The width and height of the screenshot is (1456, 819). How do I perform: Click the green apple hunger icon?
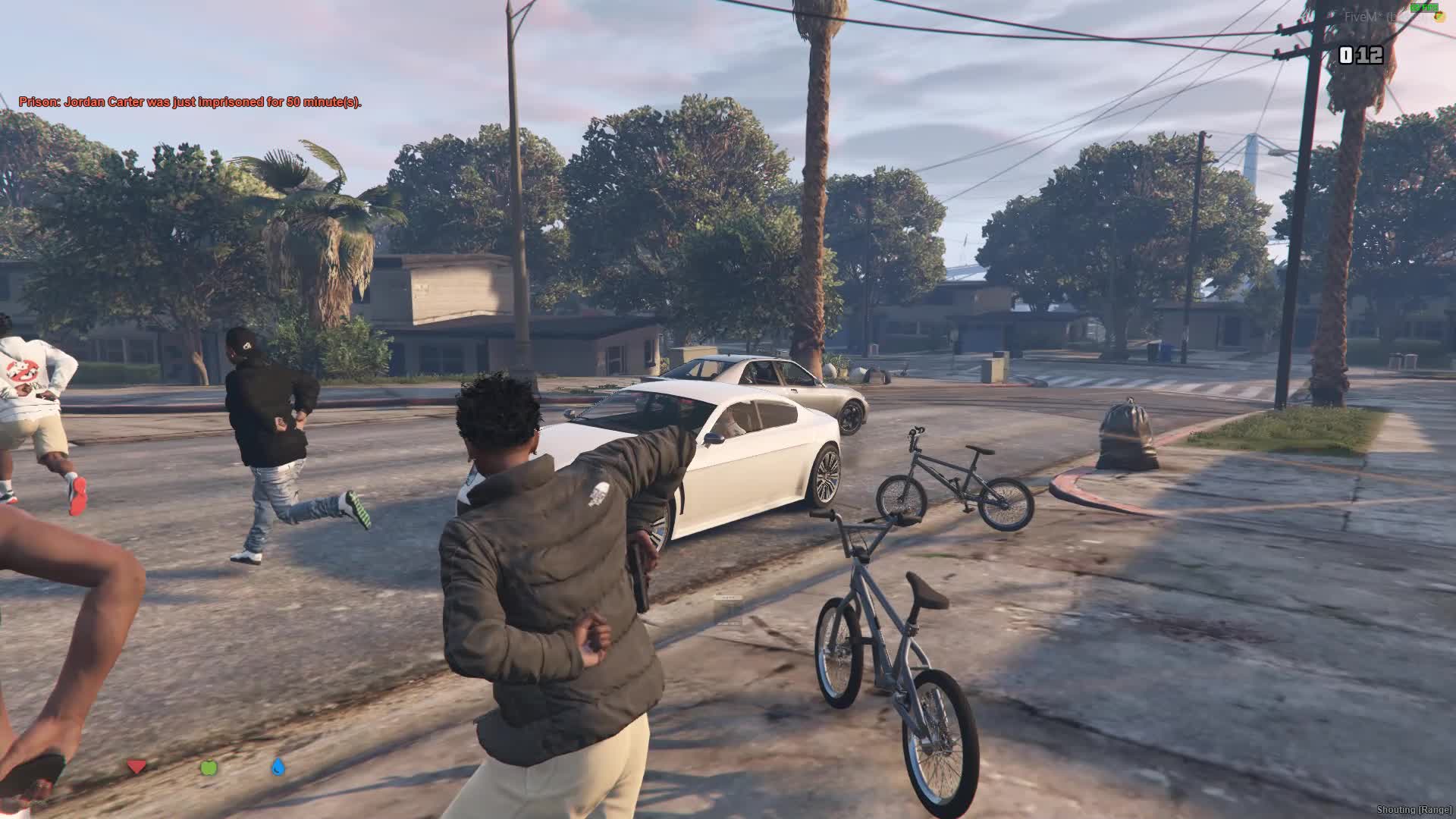coord(209,767)
